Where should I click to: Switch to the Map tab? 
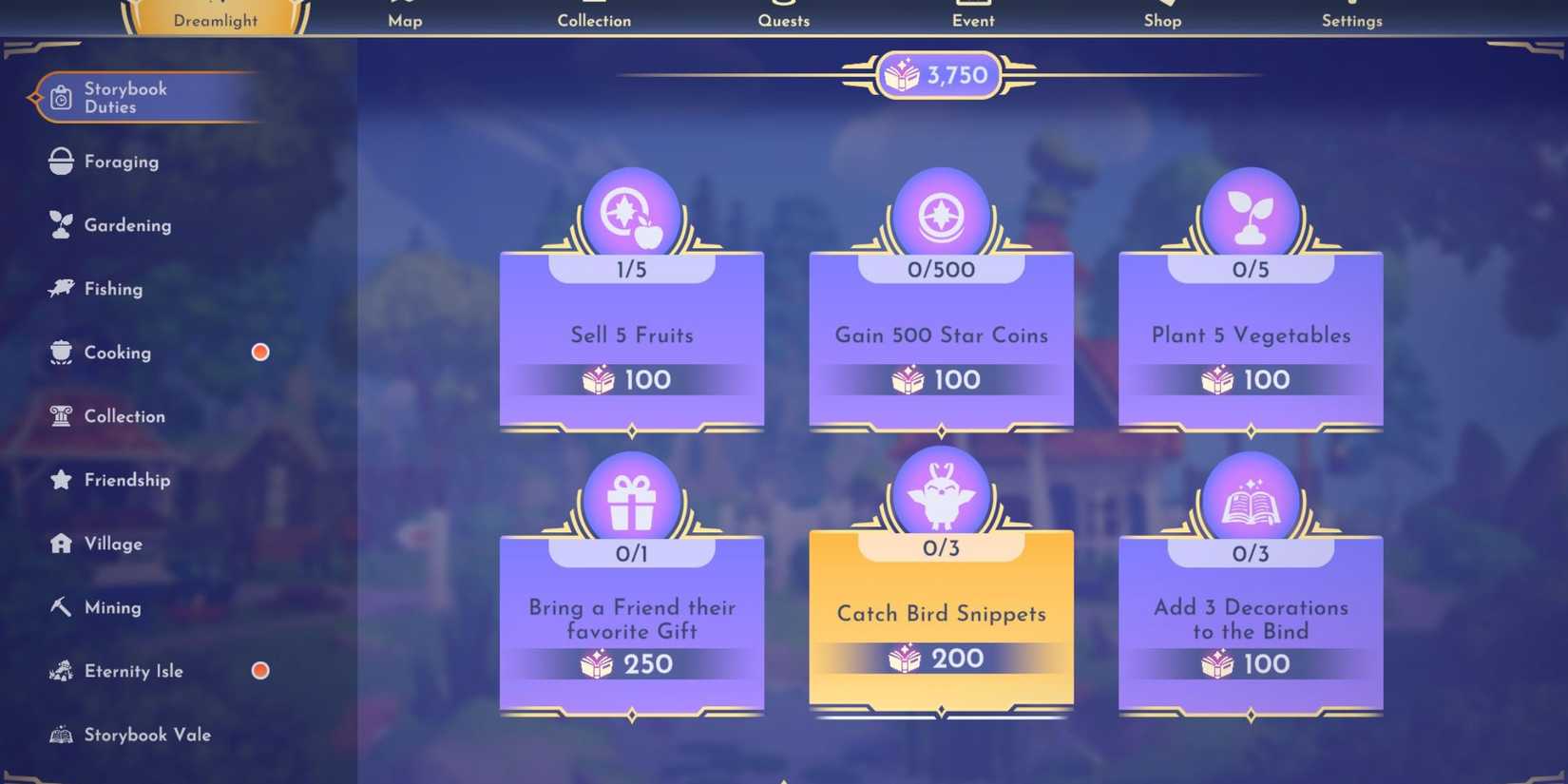(405, 19)
